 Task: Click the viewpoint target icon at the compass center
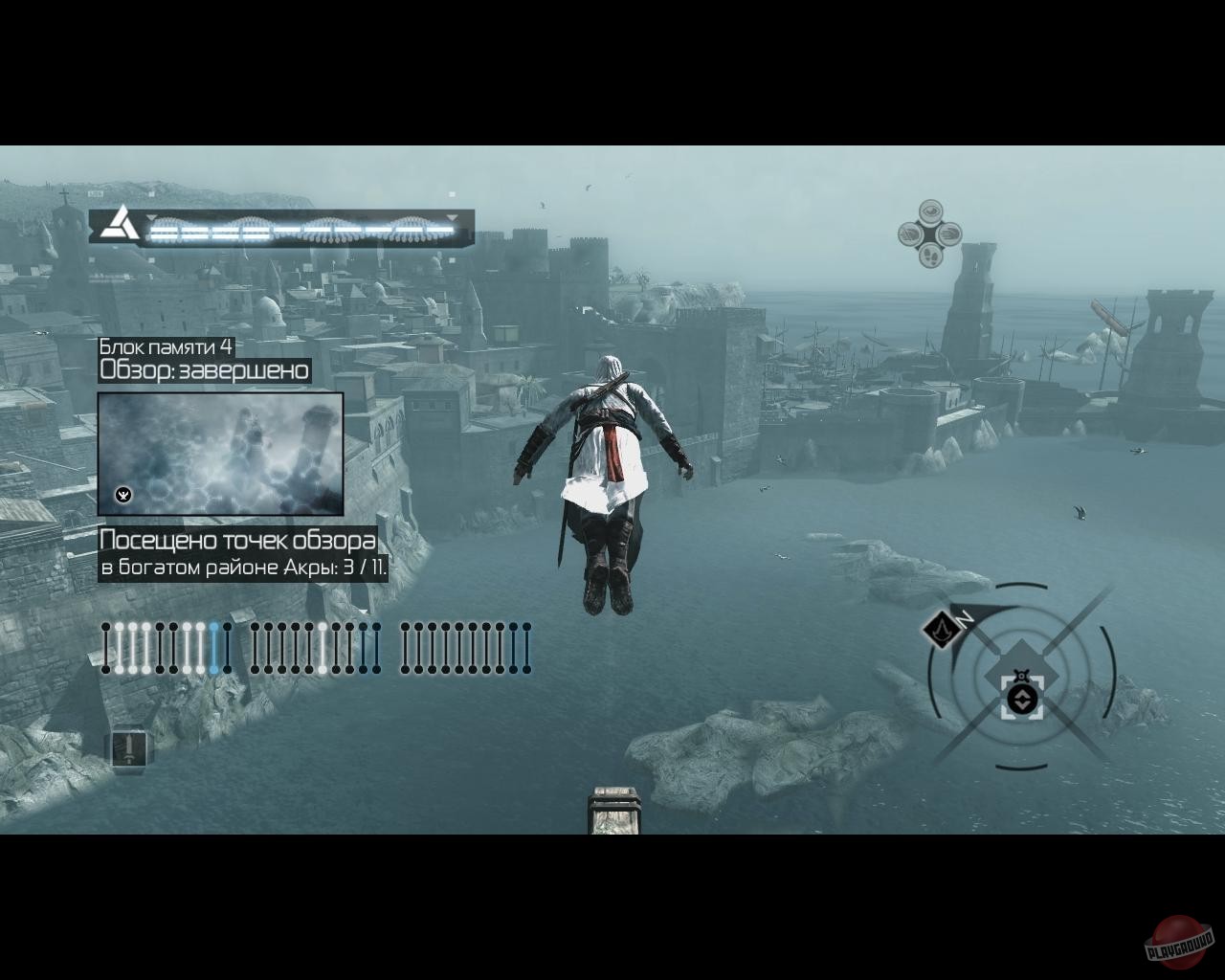pyautogui.click(x=1024, y=700)
